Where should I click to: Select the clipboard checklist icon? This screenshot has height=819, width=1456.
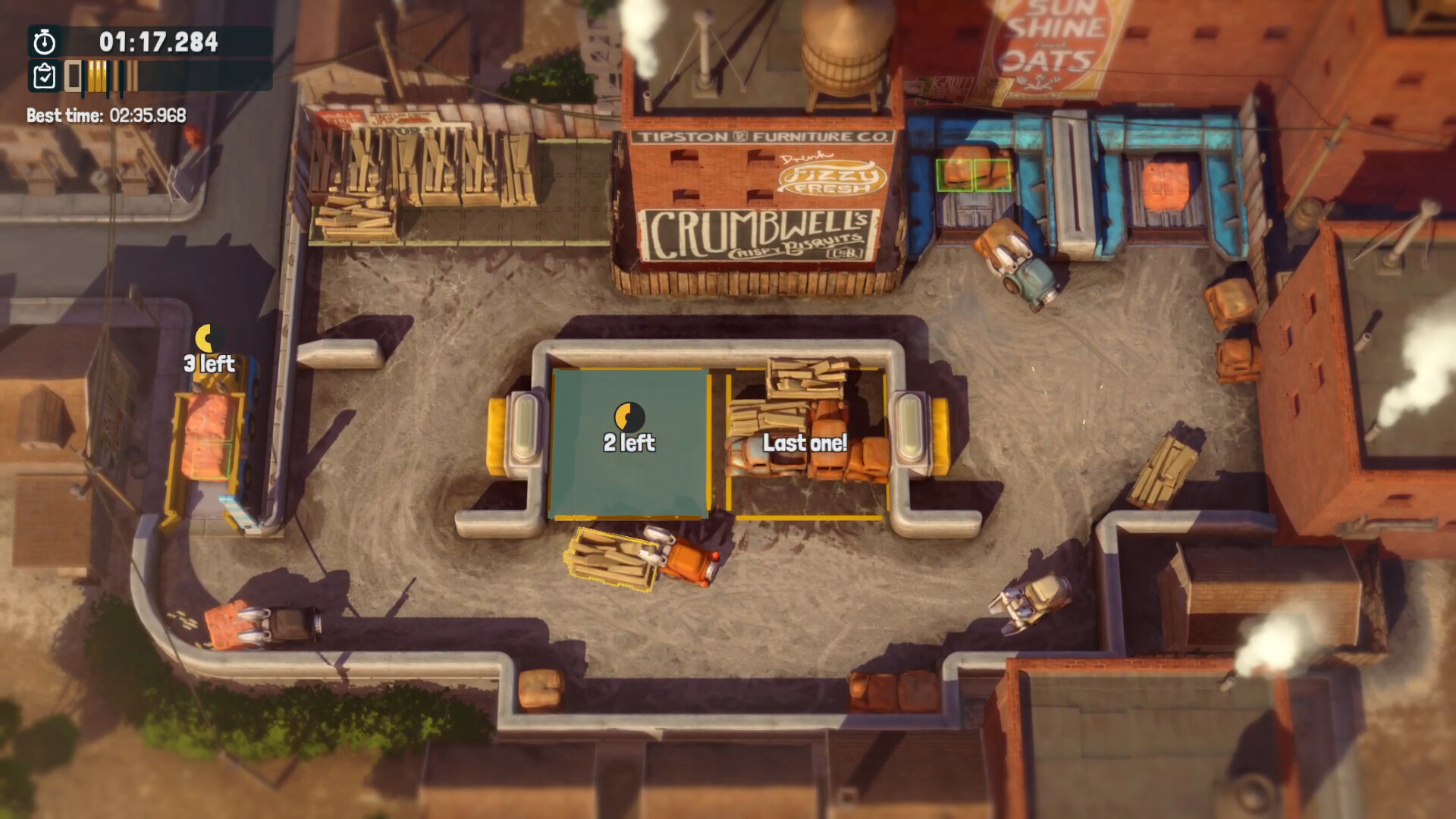tap(43, 76)
